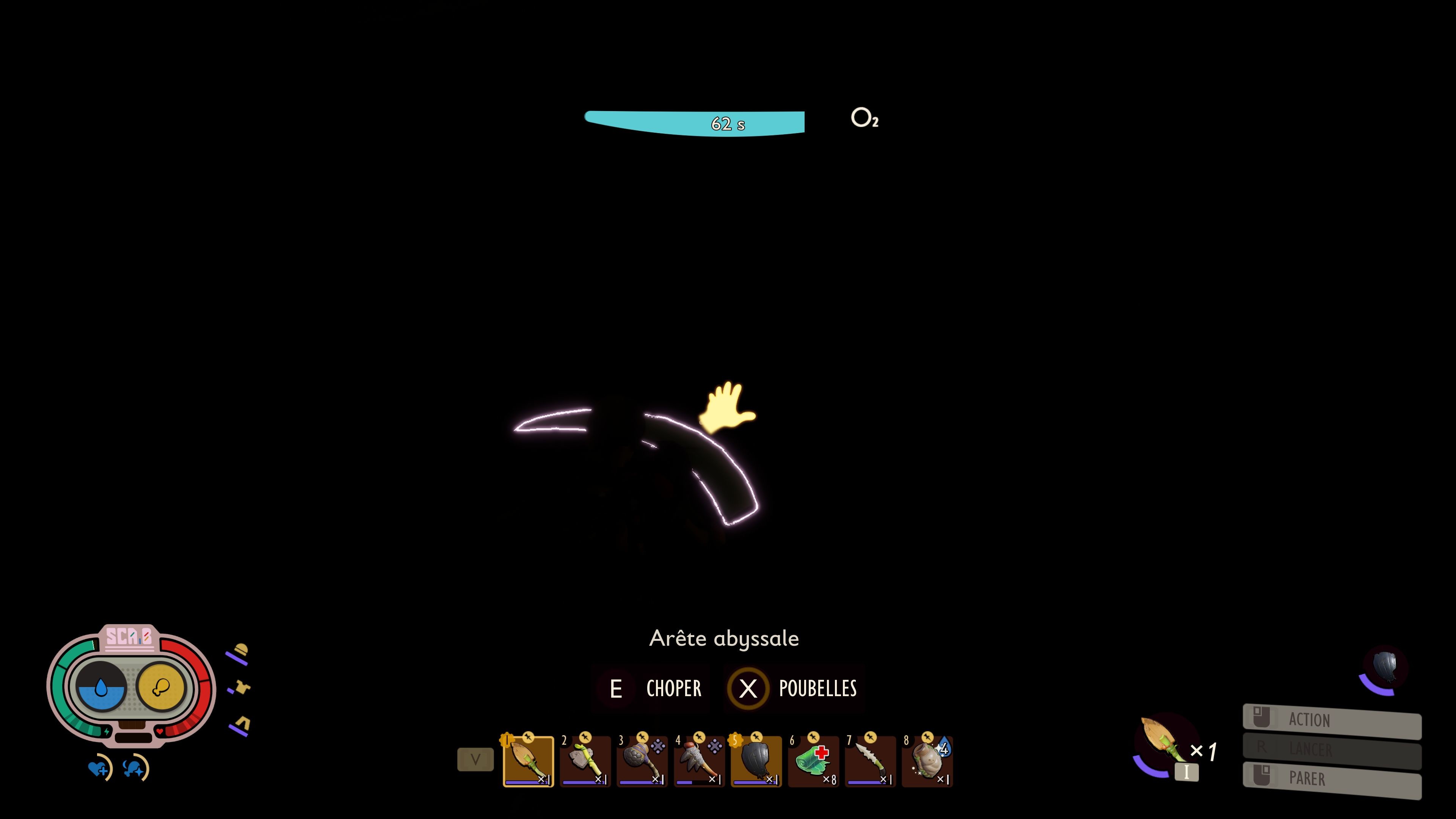Select the stone axe in hotbar slot 2
The height and width of the screenshot is (819, 1456).
pos(585,762)
